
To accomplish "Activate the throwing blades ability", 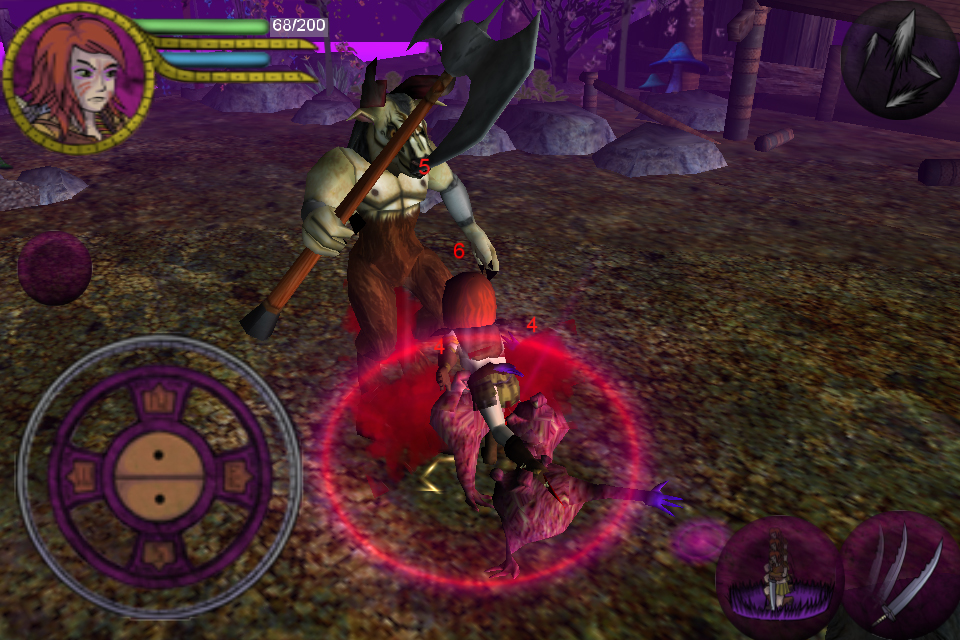I will click(x=900, y=60).
